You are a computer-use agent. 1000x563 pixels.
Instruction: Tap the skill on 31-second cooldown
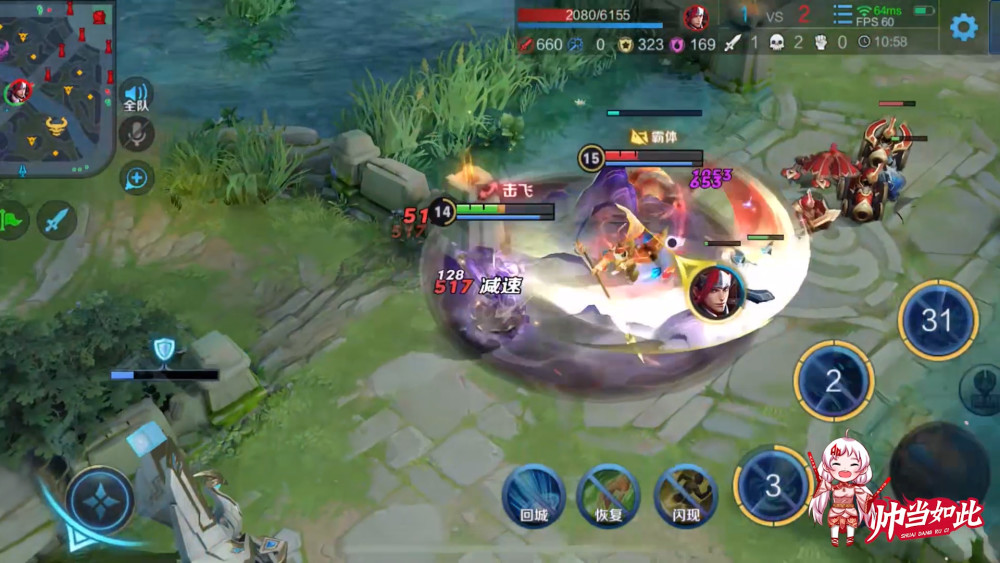point(937,320)
